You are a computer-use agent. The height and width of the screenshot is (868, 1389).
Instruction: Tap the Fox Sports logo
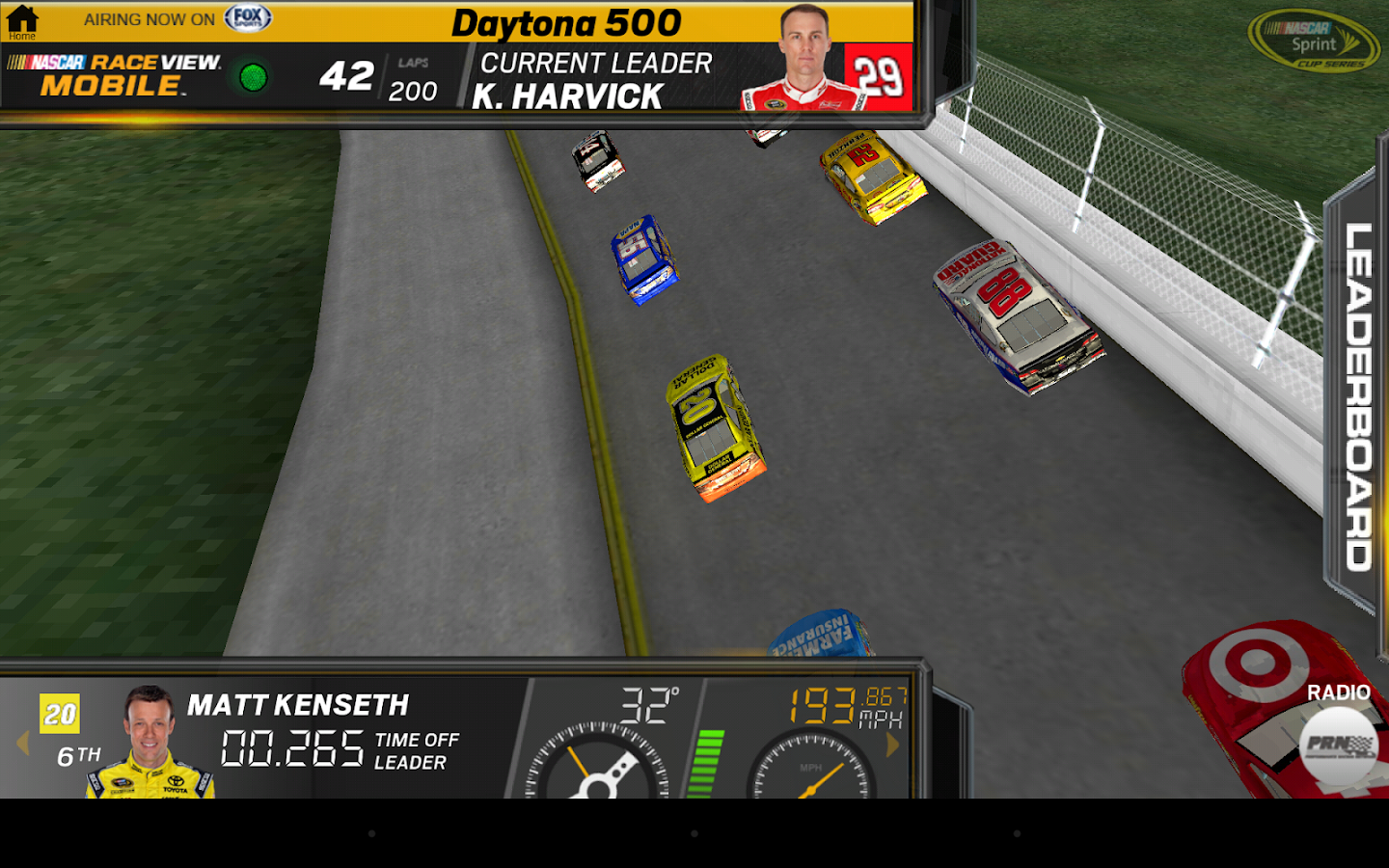(x=248, y=18)
